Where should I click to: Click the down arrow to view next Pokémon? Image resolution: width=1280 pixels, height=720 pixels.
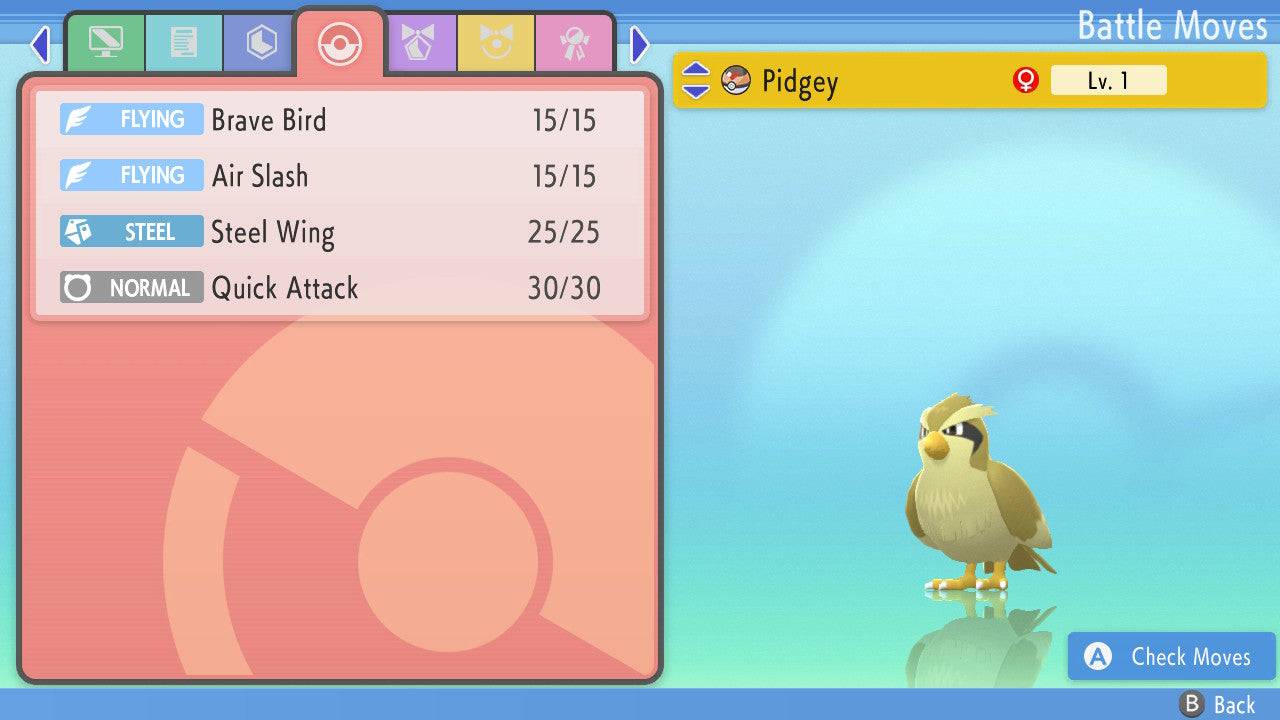tap(698, 90)
